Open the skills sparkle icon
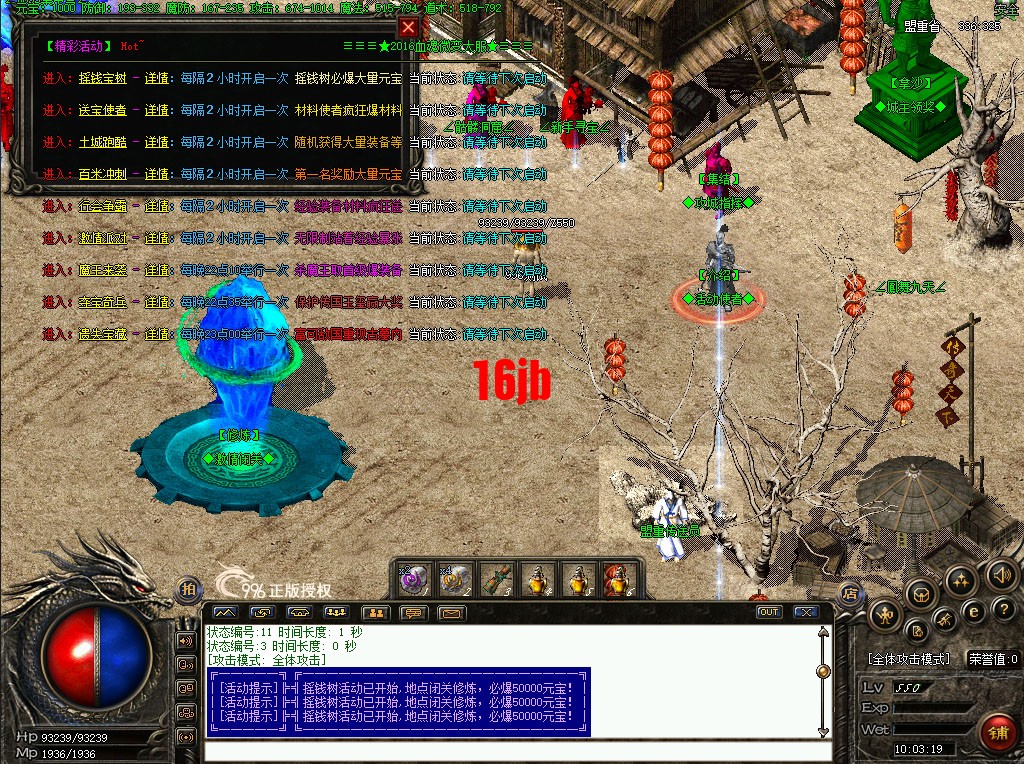Viewport: 1024px width, 764px height. click(960, 579)
